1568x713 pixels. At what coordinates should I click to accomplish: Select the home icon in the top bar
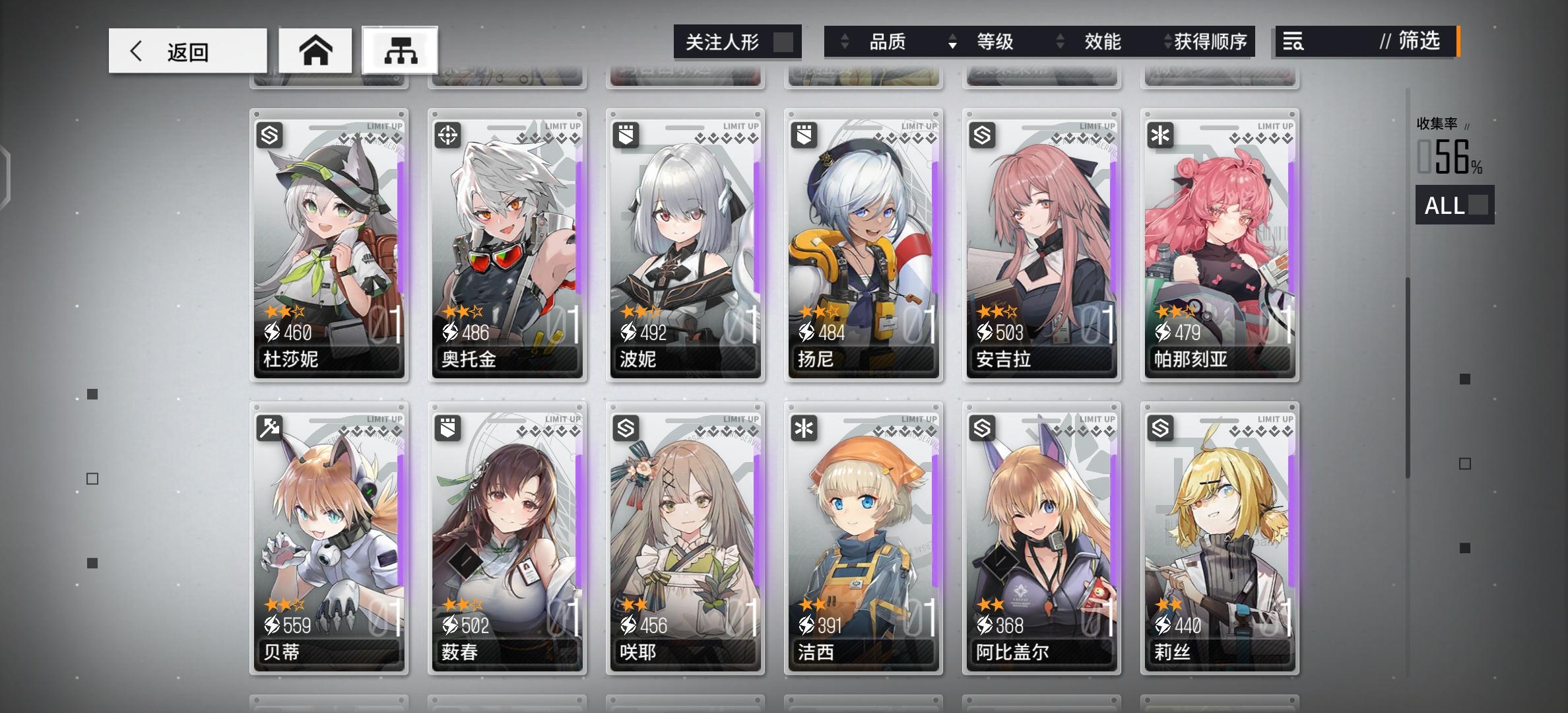tap(316, 50)
